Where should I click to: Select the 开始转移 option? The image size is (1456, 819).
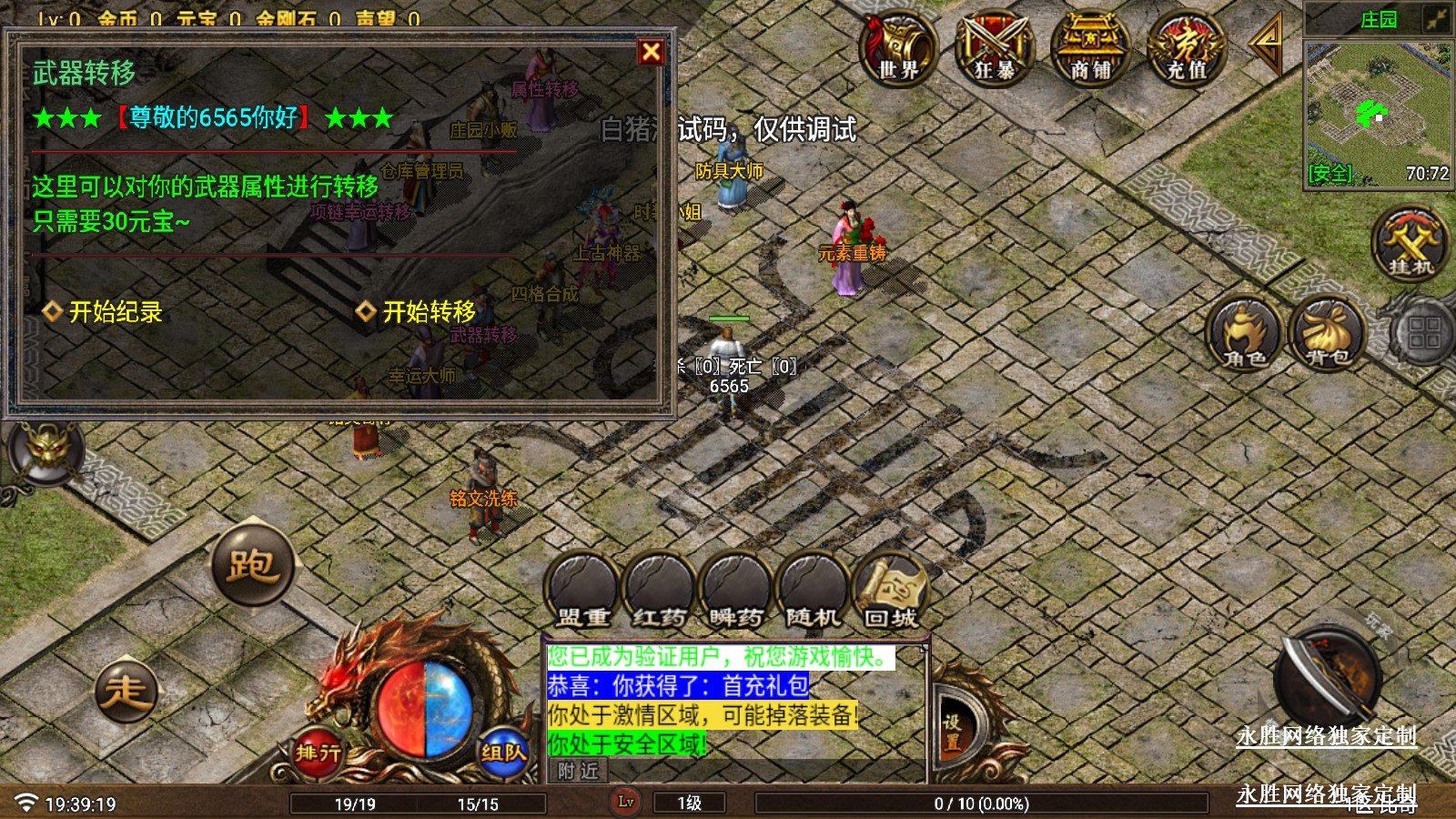coord(417,312)
